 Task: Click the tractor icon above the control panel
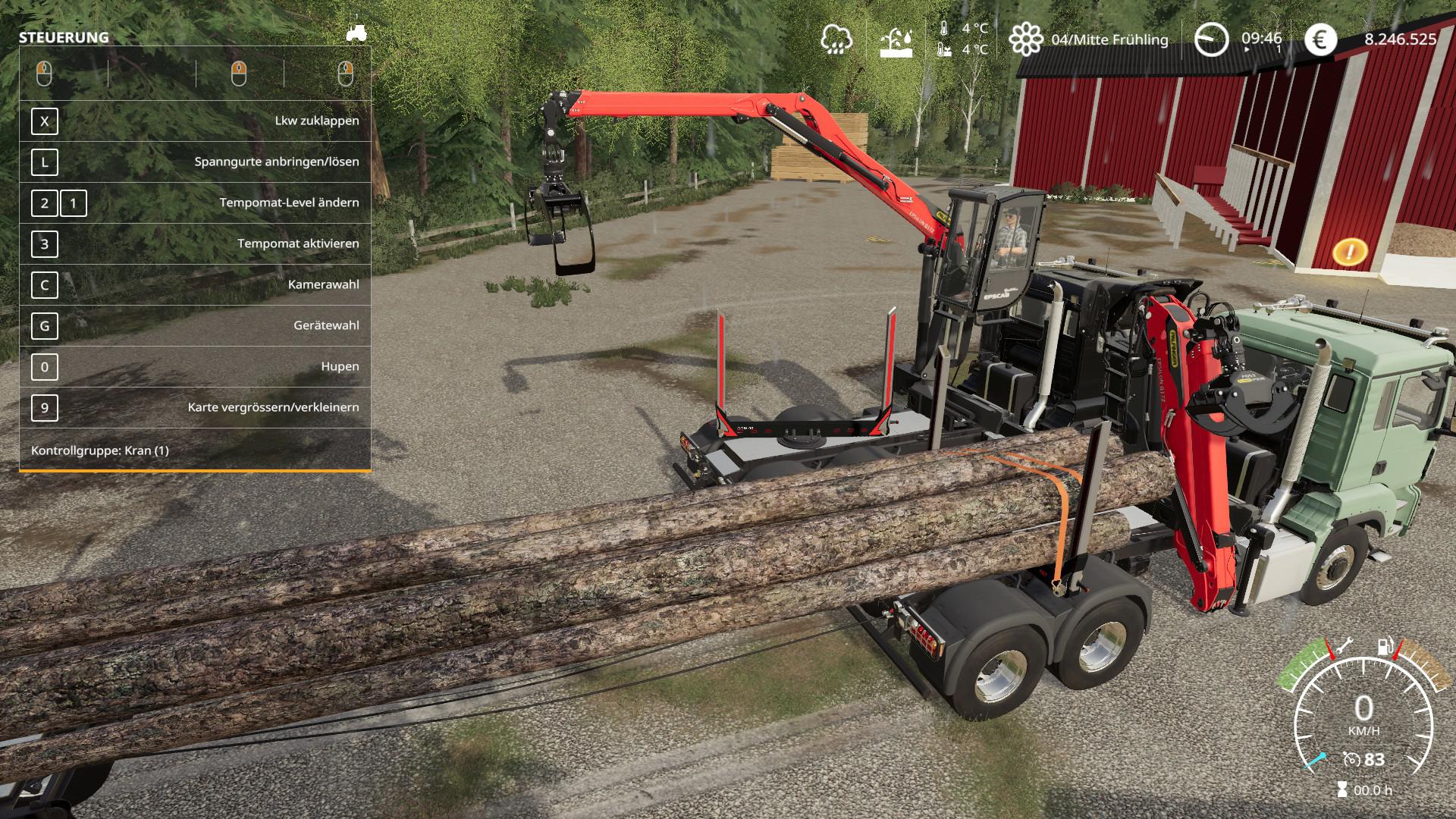point(356,32)
